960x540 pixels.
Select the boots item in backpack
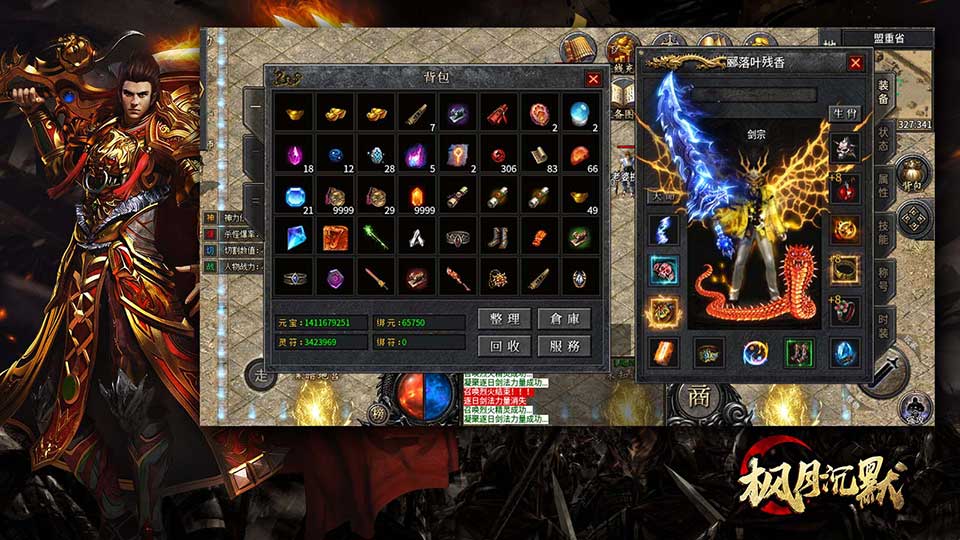pos(498,236)
